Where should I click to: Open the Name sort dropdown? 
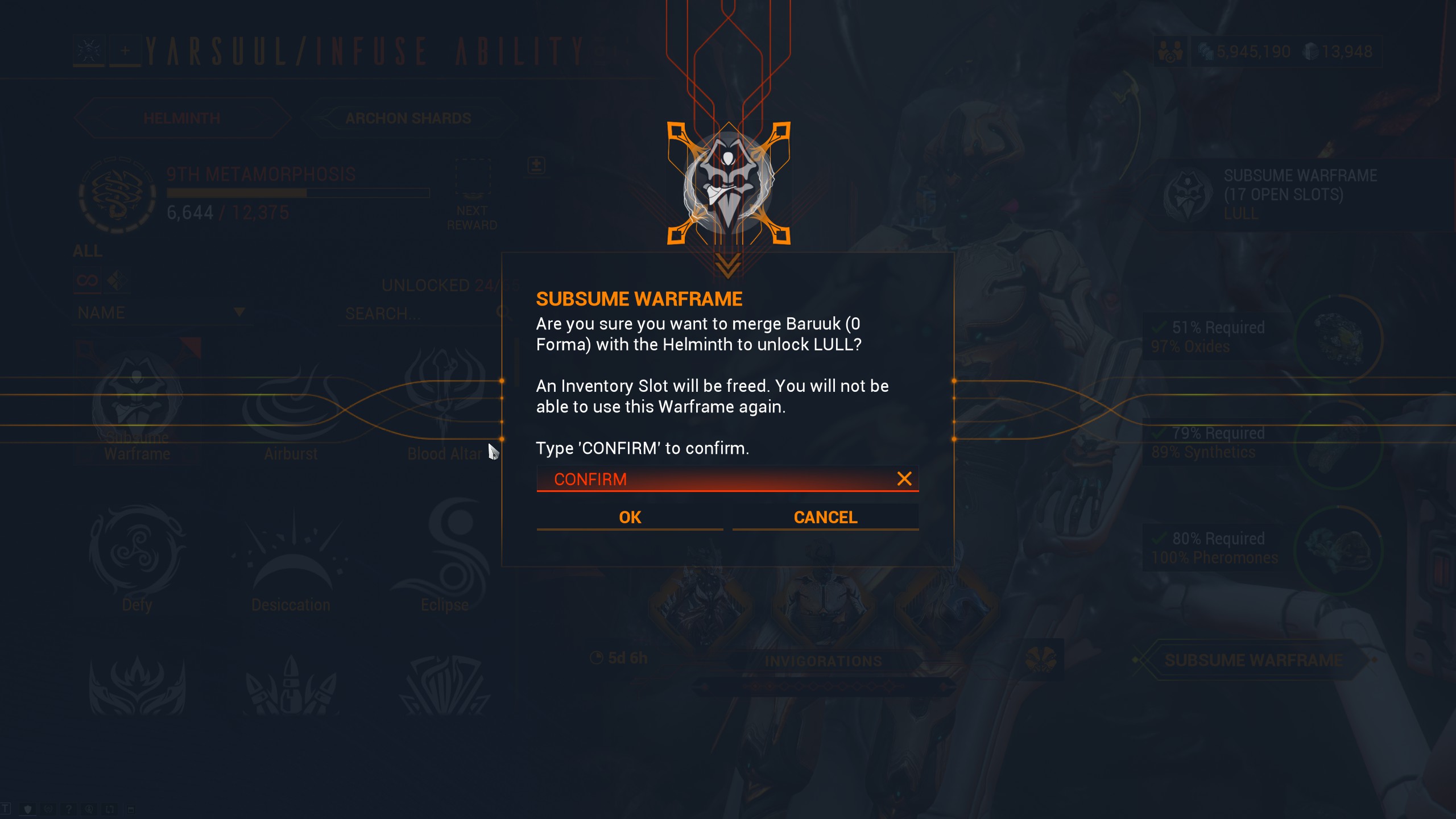point(160,313)
